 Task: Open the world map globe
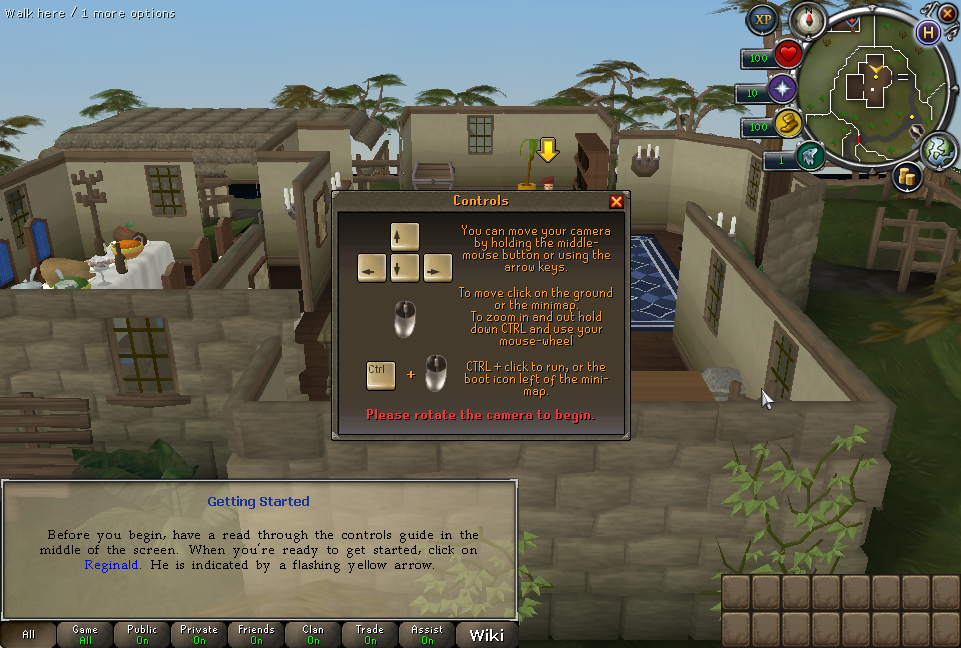[938, 149]
